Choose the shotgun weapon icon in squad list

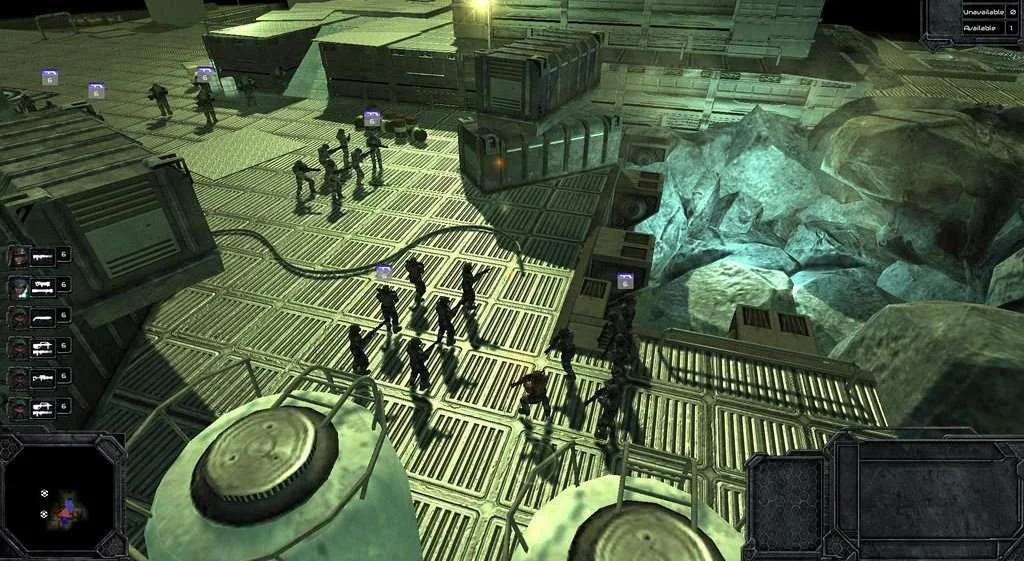click(x=43, y=317)
